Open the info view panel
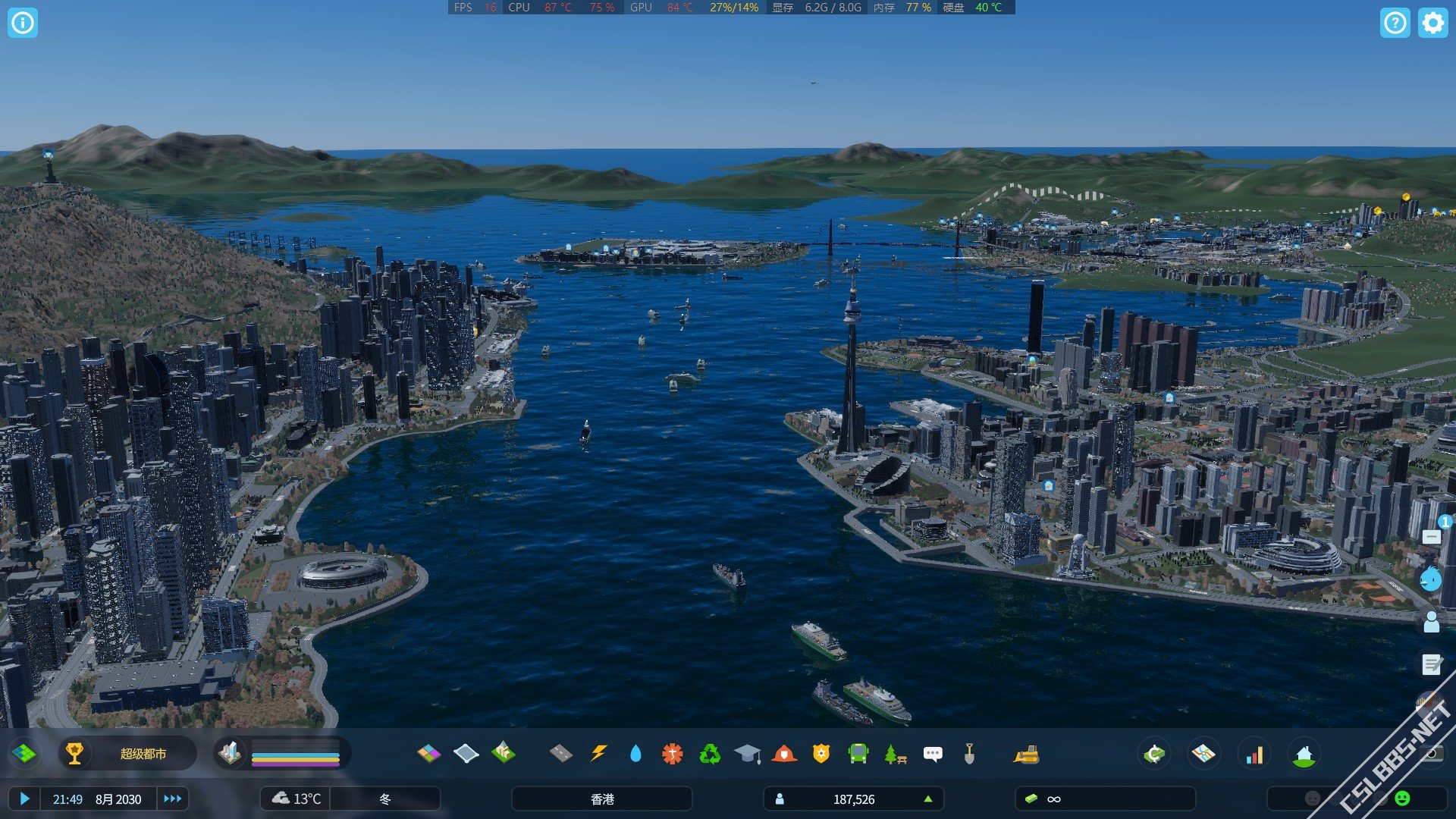 tap(23, 23)
